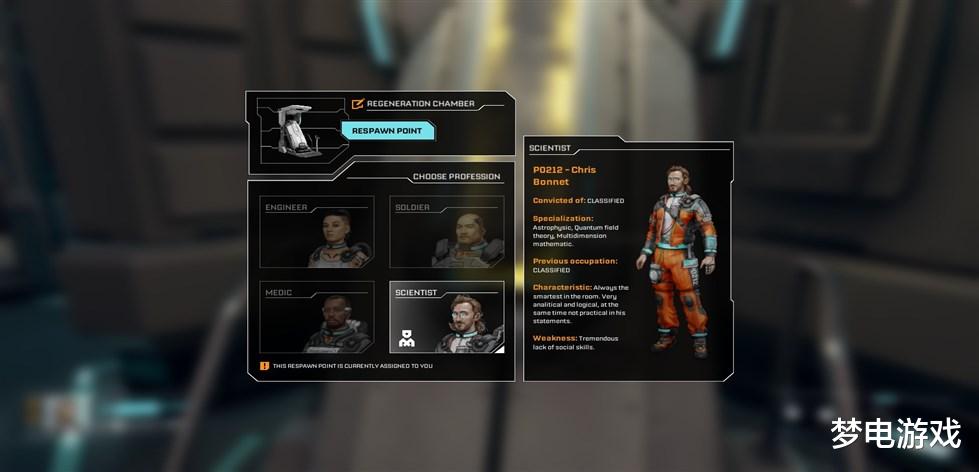Choose the Soldier profession tile
The width and height of the screenshot is (979, 472).
pyautogui.click(x=446, y=232)
